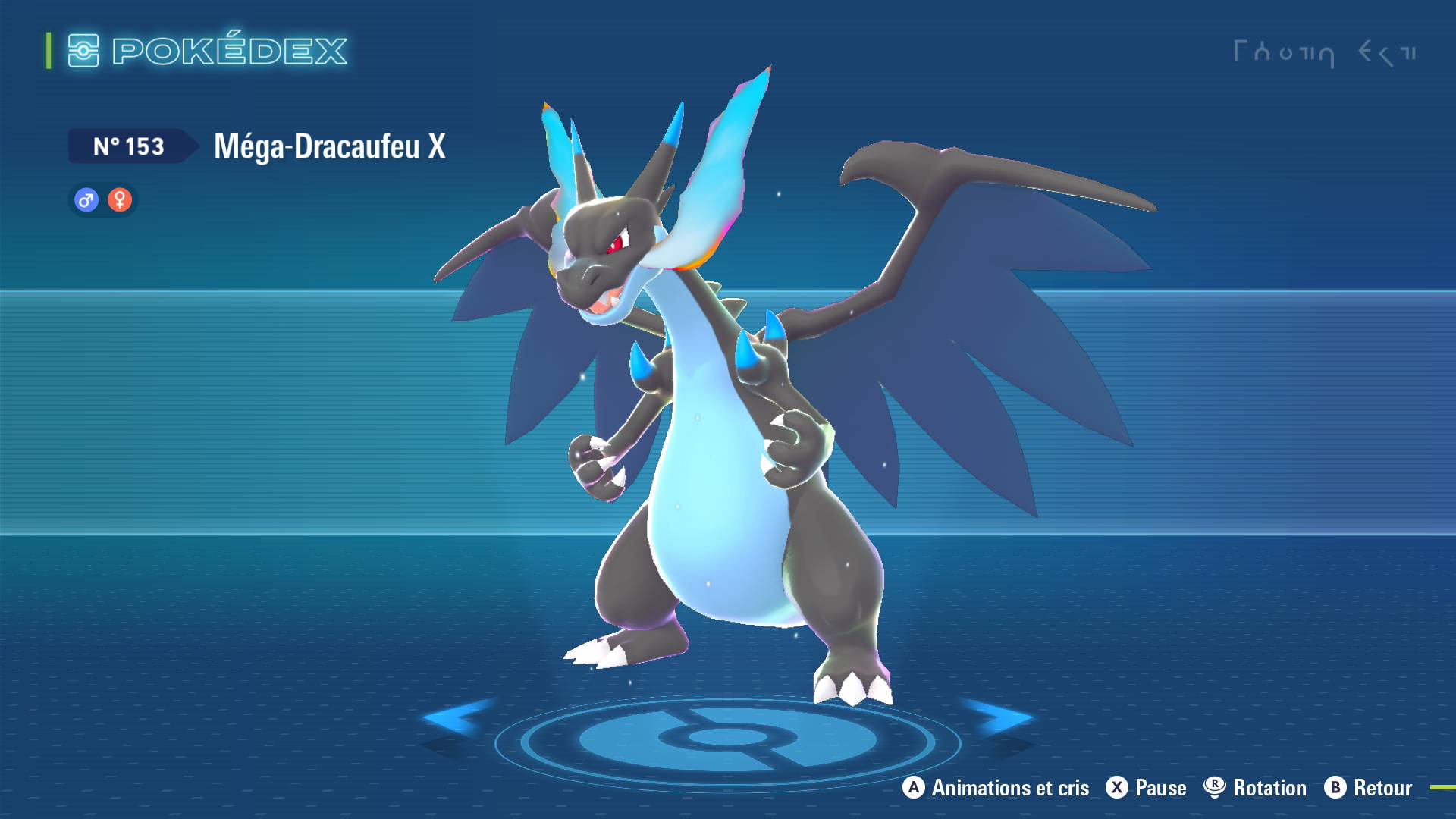This screenshot has height=819, width=1456.
Task: Expand the N° 153 number badge
Action: coord(129,146)
